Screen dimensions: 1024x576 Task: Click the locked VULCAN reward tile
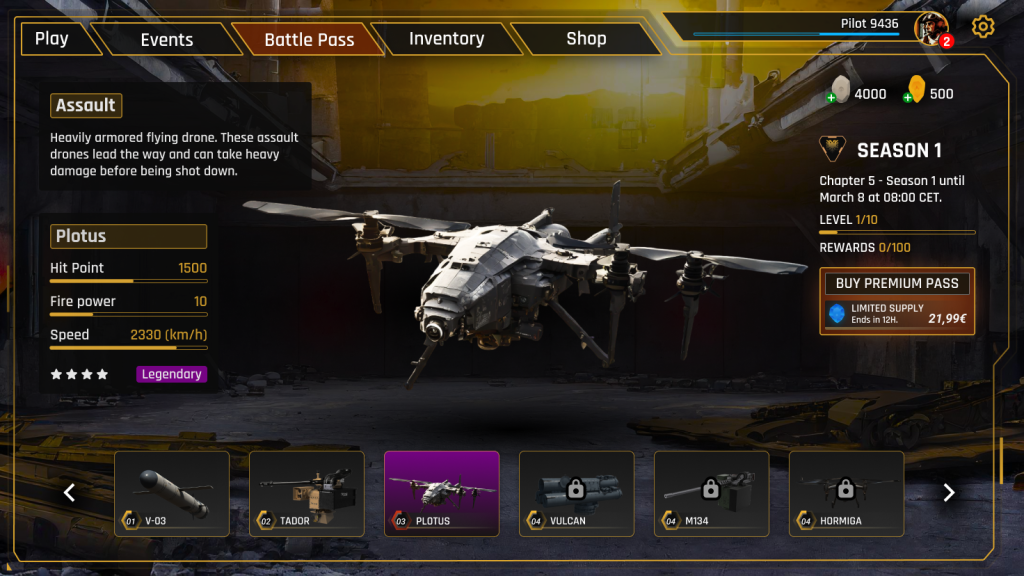577,493
